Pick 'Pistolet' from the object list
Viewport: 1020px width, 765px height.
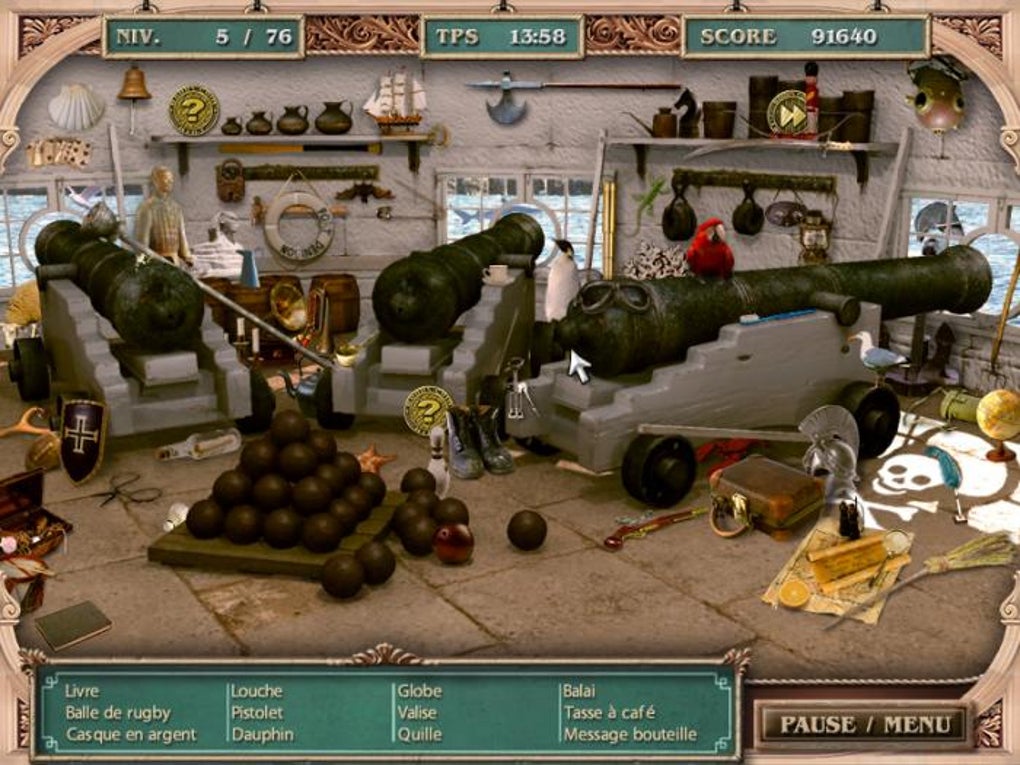258,712
